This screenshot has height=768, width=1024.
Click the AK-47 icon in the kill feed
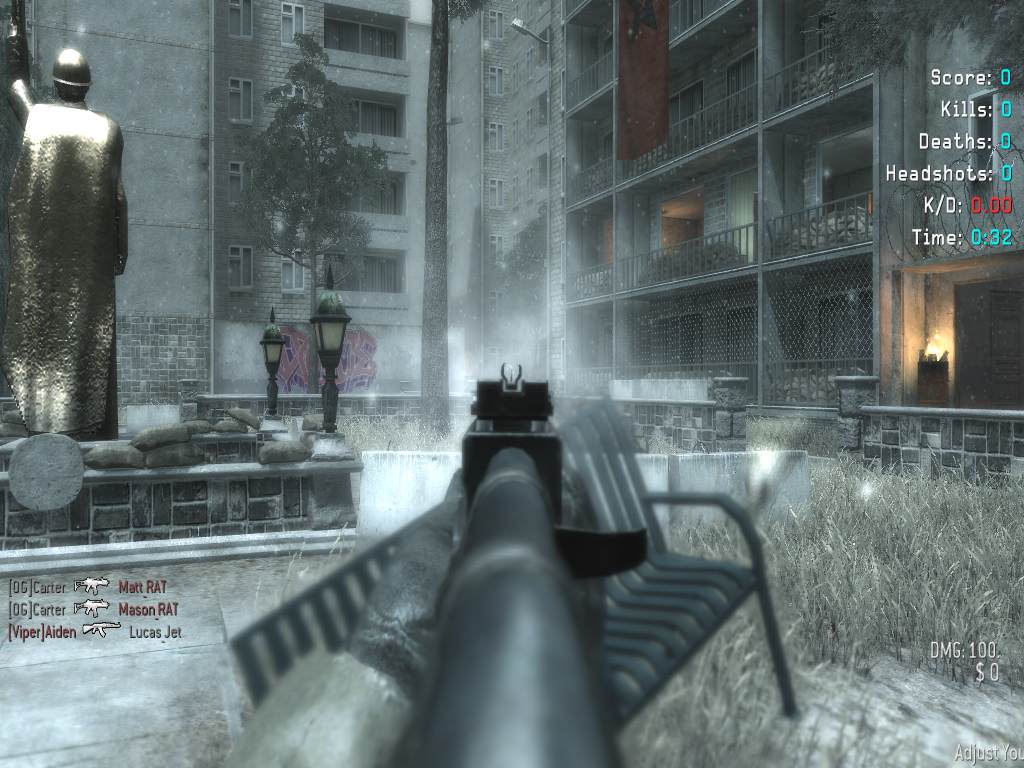coord(100,630)
